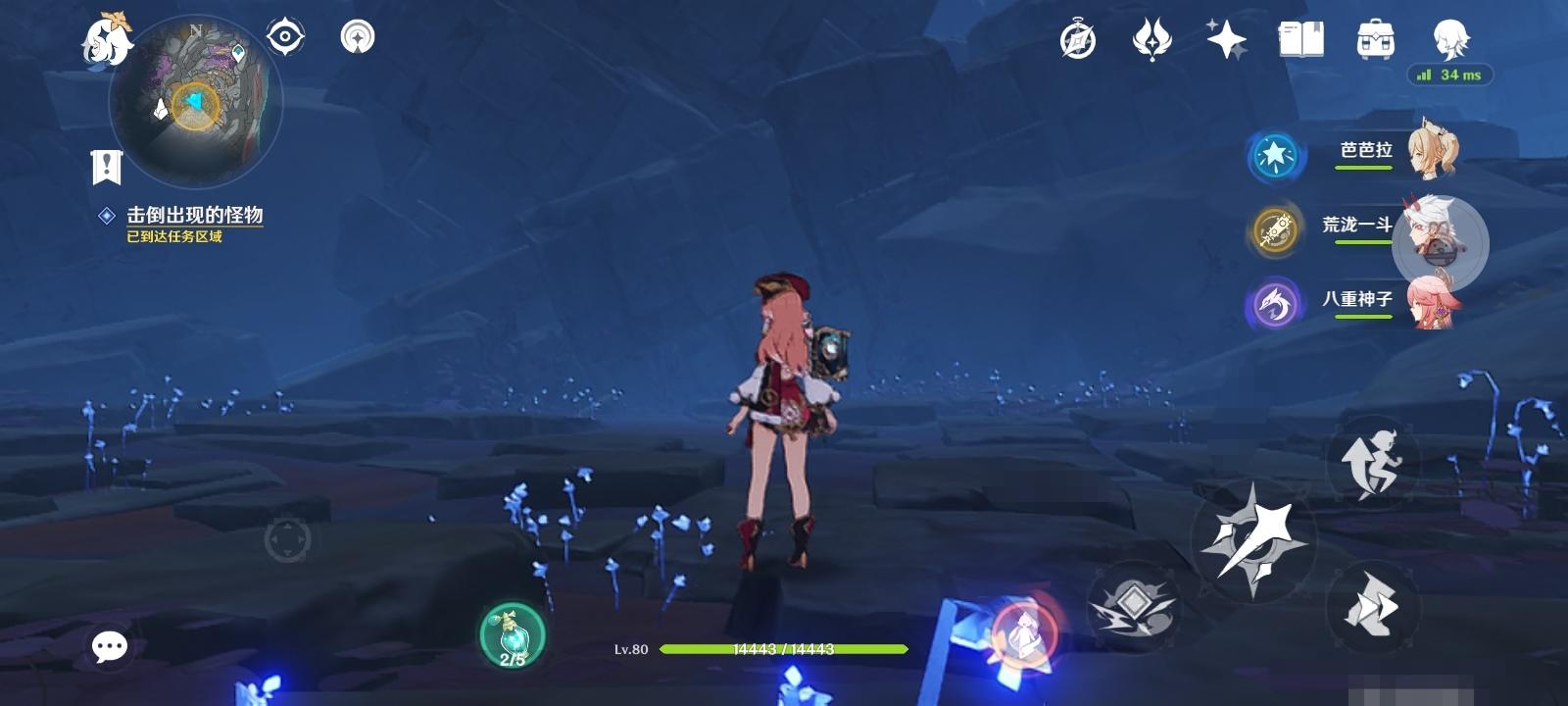Open the chat bubble icon
The image size is (1568, 706).
click(109, 645)
